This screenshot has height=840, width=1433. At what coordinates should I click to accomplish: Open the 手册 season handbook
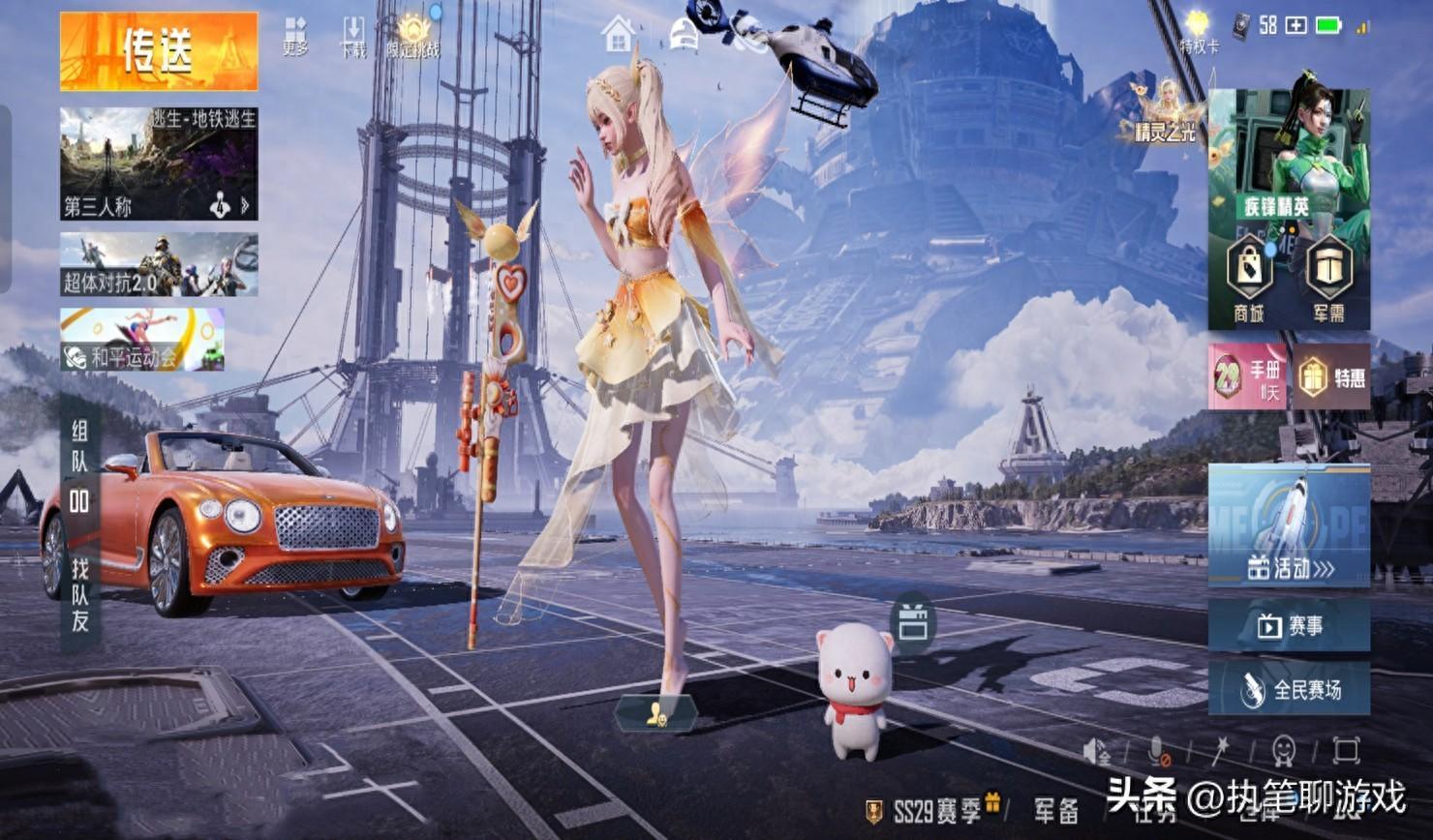coord(1247,375)
